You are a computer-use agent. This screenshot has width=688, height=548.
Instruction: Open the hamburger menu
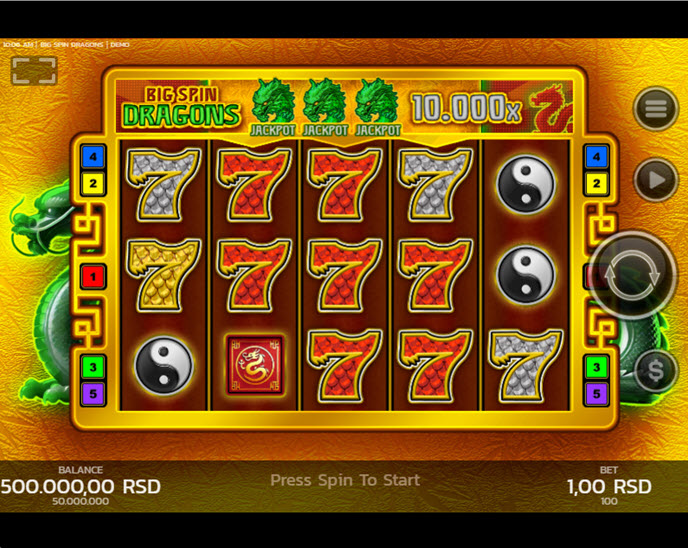(656, 109)
